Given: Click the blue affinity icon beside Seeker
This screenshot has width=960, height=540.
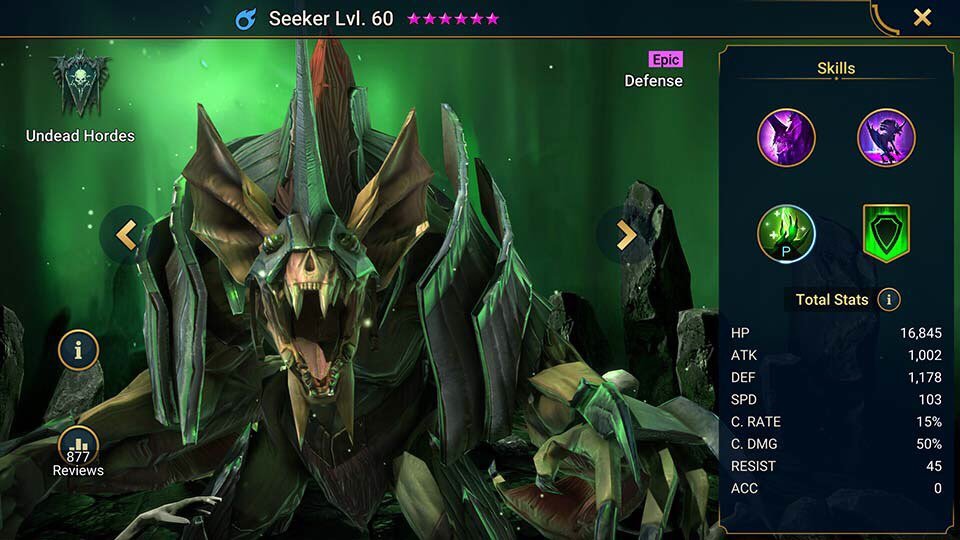Looking at the screenshot, I should coord(245,19).
